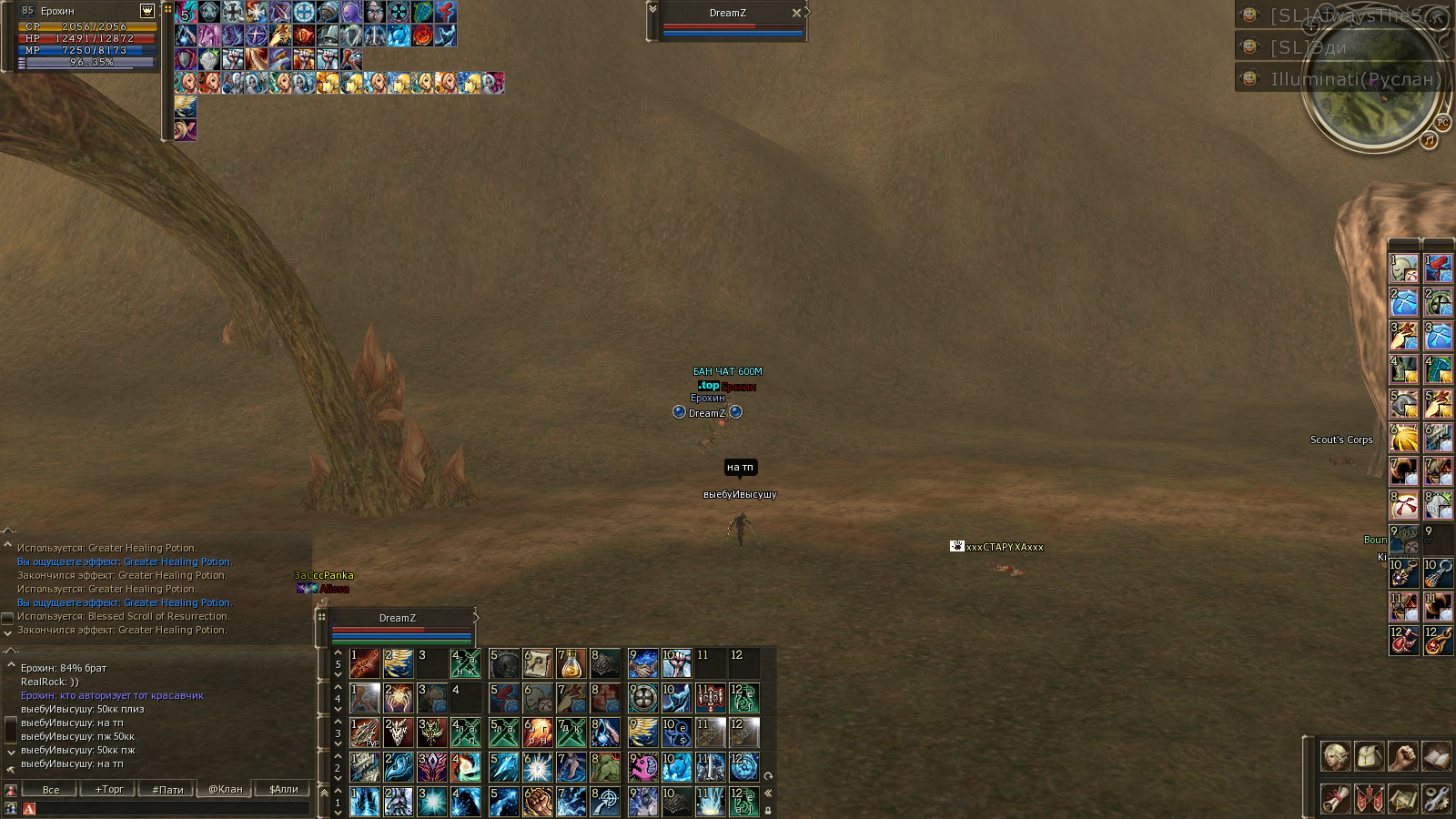
Task: Collapse shortcut bars with the double-arrow toggle
Action: (769, 793)
